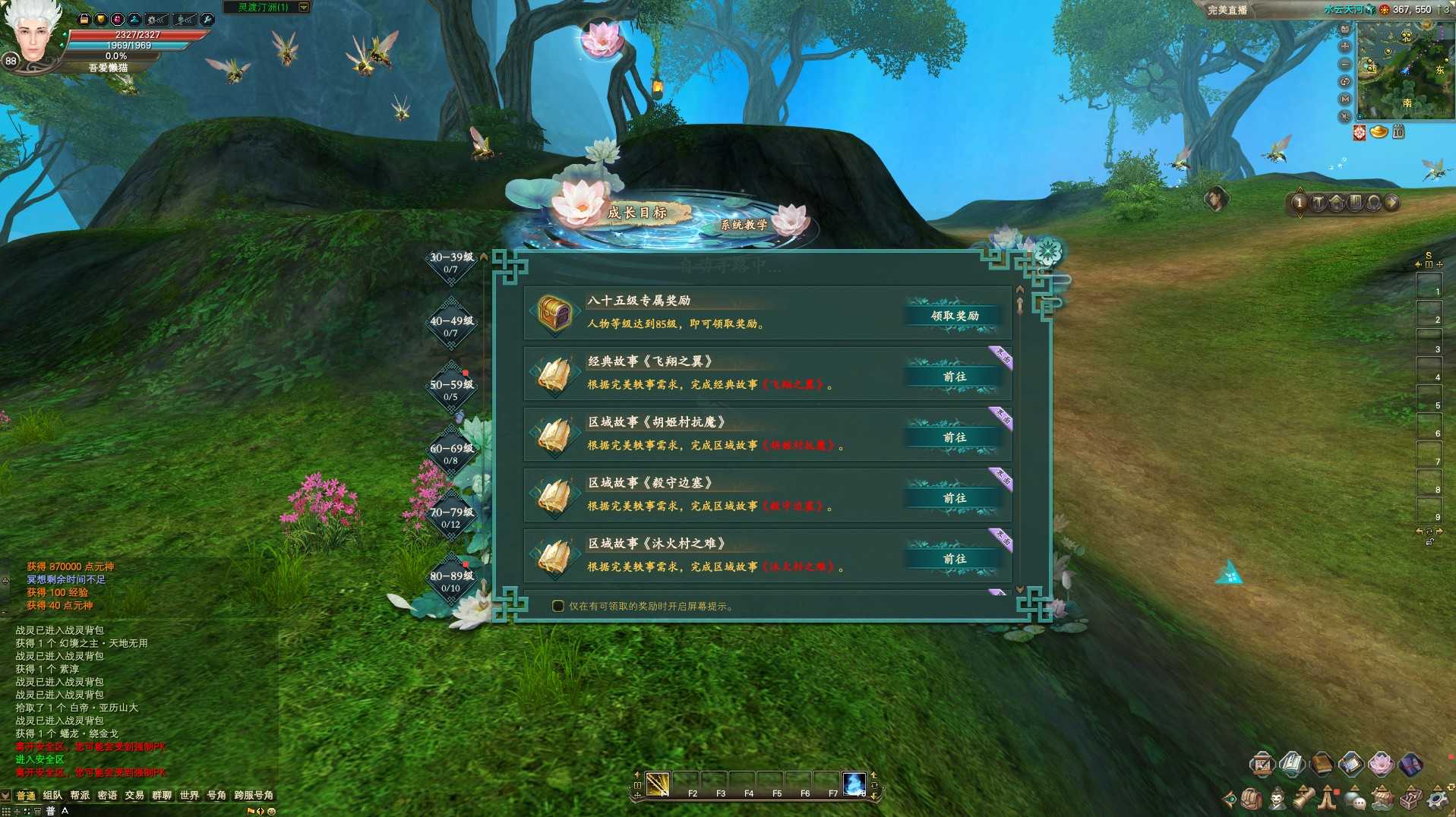1456x817 pixels.
Task: Click the minimap in the corner
Action: click(x=1404, y=70)
